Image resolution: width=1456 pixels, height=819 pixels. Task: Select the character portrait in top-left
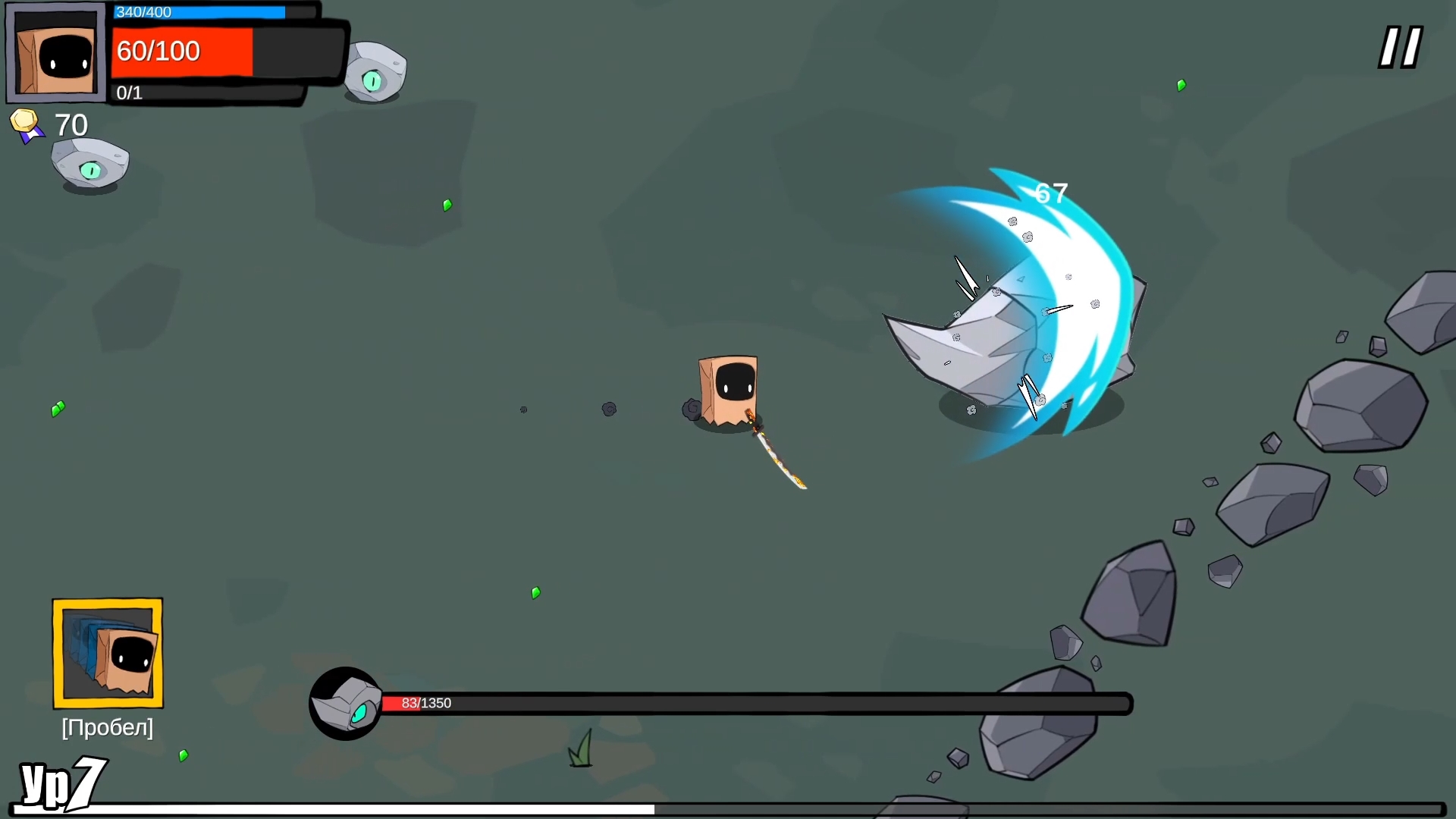(55, 52)
